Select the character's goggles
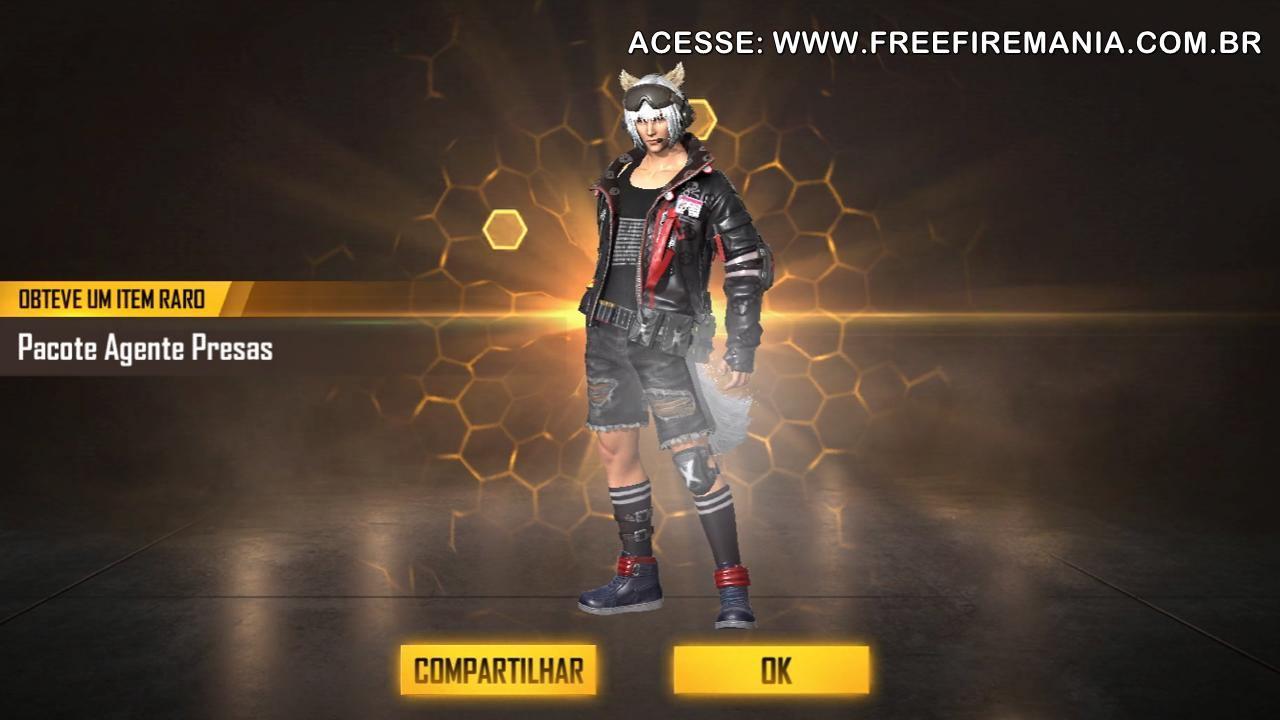The height and width of the screenshot is (720, 1280). click(x=650, y=97)
